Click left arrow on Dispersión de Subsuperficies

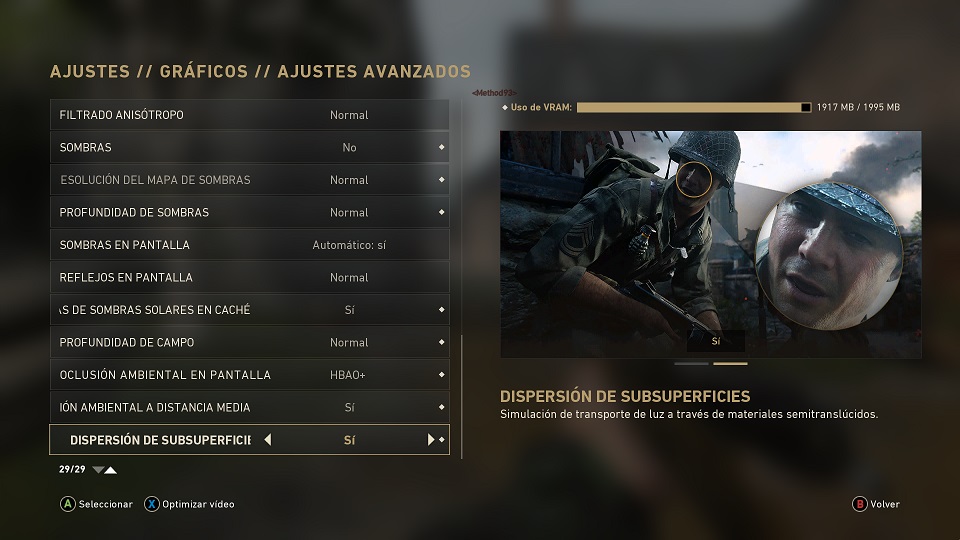coord(268,440)
